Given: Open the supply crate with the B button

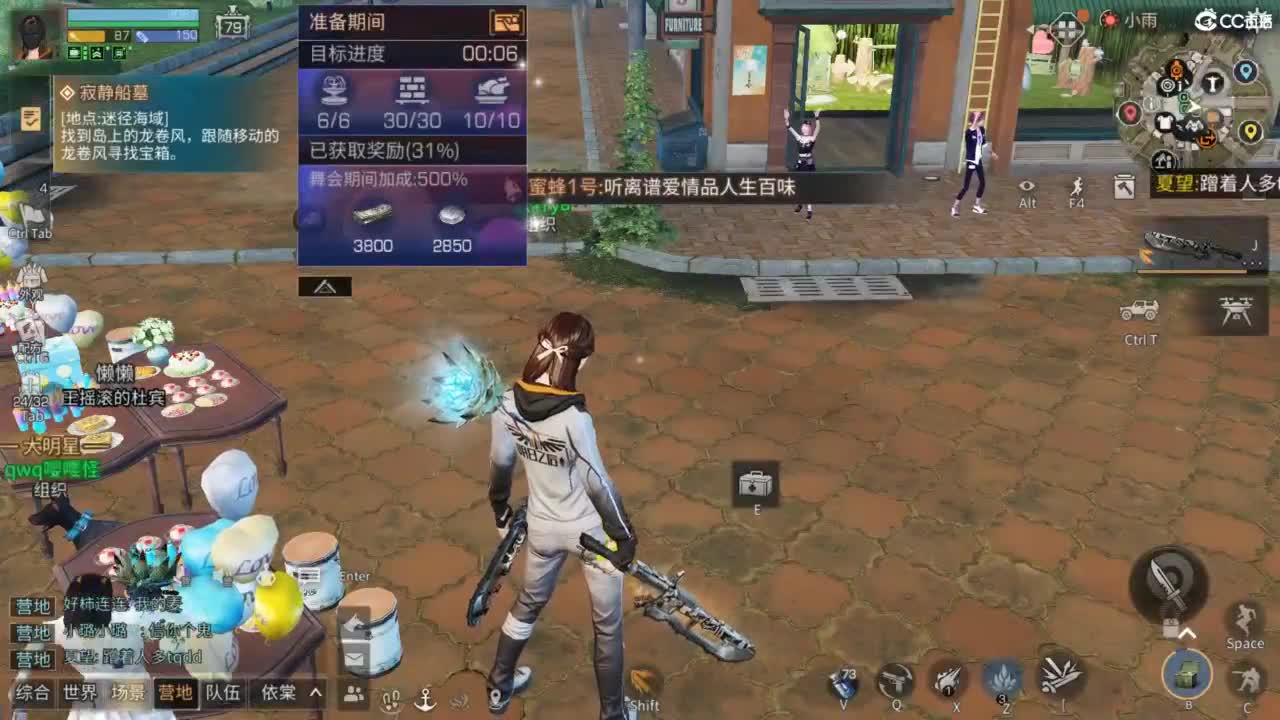Looking at the screenshot, I should [1186, 675].
